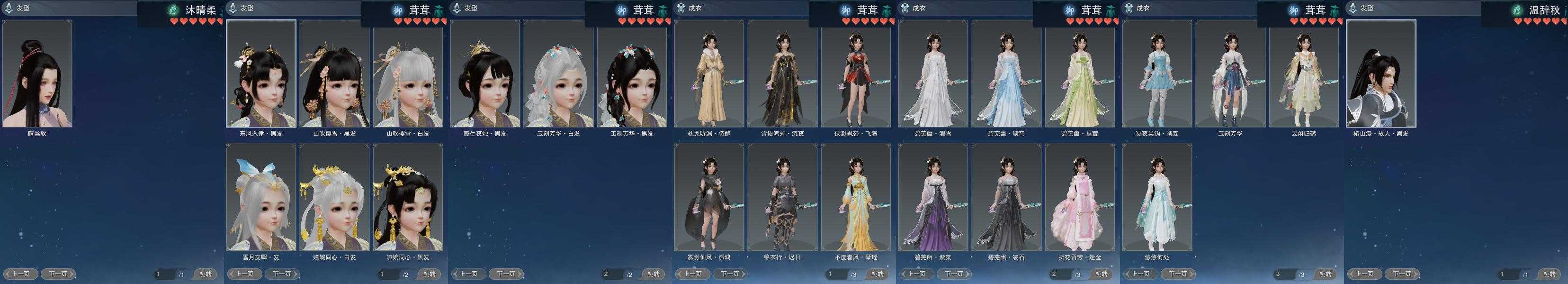Choose the 东风入律·黑发 hairstyle
The height and width of the screenshot is (284, 1568).
click(x=261, y=74)
